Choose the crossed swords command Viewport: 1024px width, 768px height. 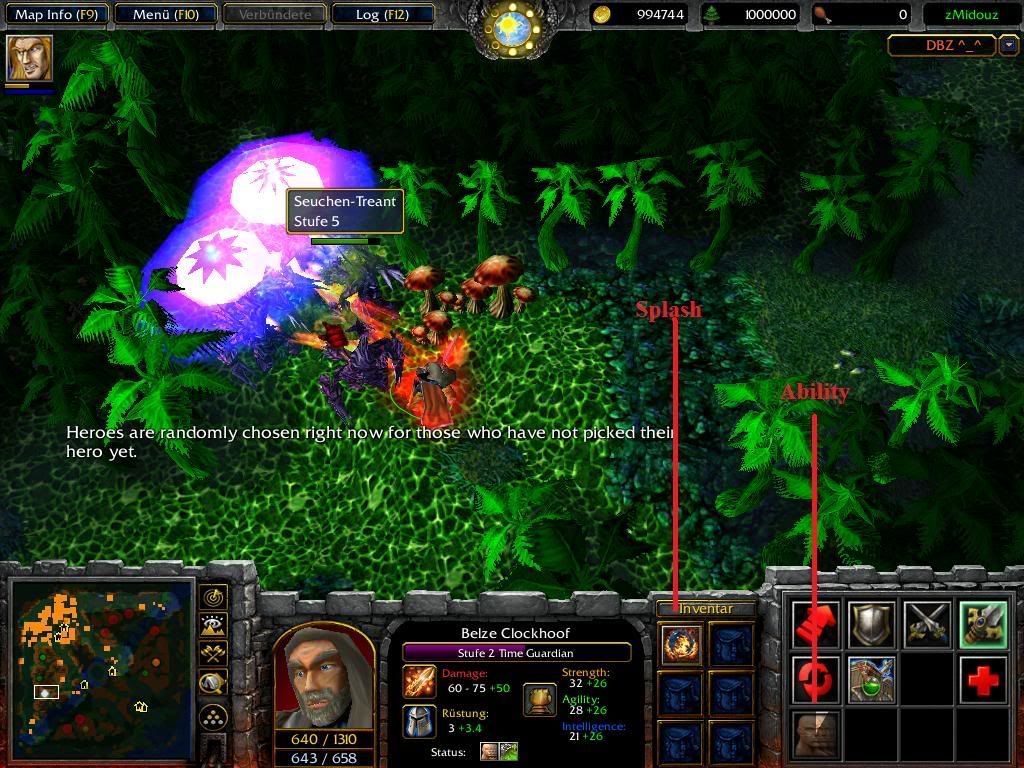926,625
